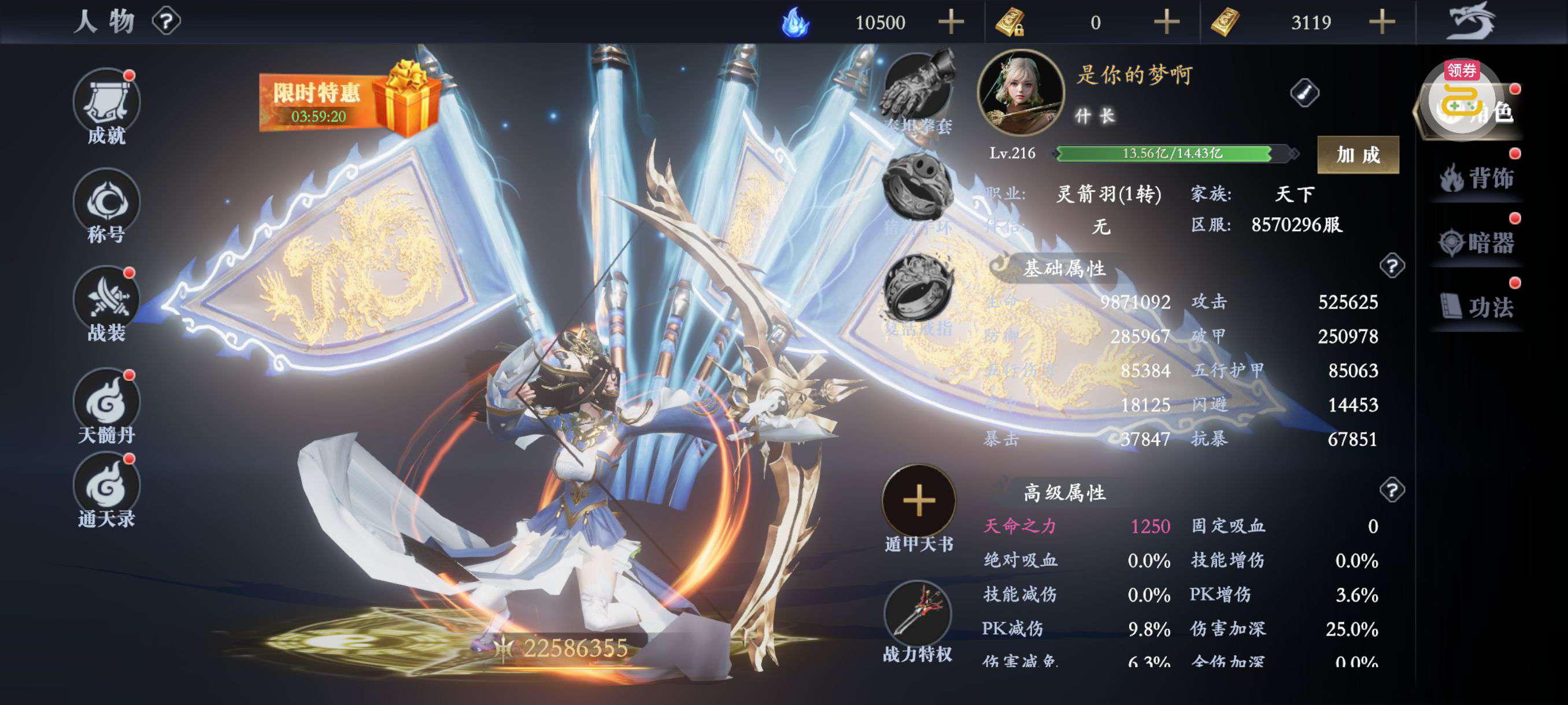Image resolution: width=1568 pixels, height=705 pixels.
Task: Click the 加成 bonus button
Action: (1358, 154)
